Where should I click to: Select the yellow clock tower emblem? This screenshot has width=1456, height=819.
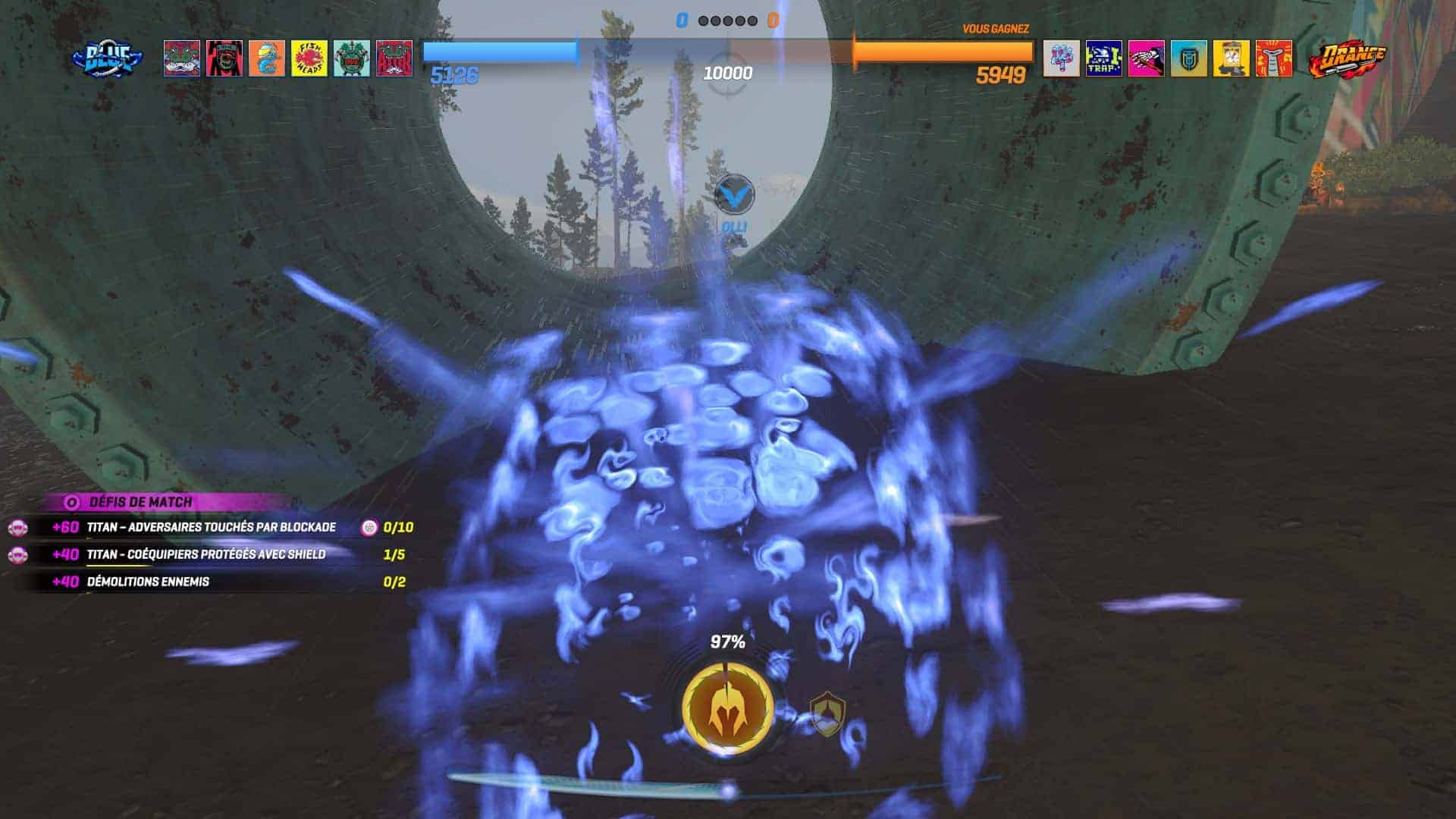pyautogui.click(x=1231, y=58)
